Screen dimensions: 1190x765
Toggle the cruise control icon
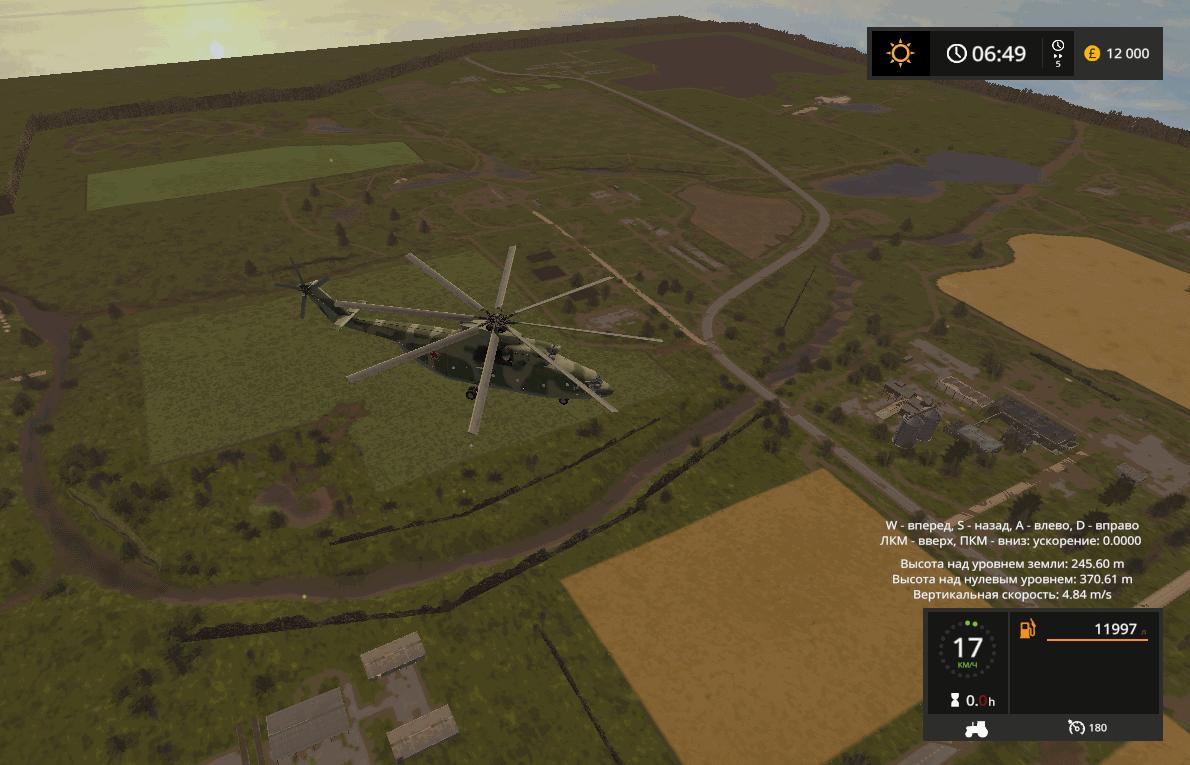click(x=1076, y=727)
